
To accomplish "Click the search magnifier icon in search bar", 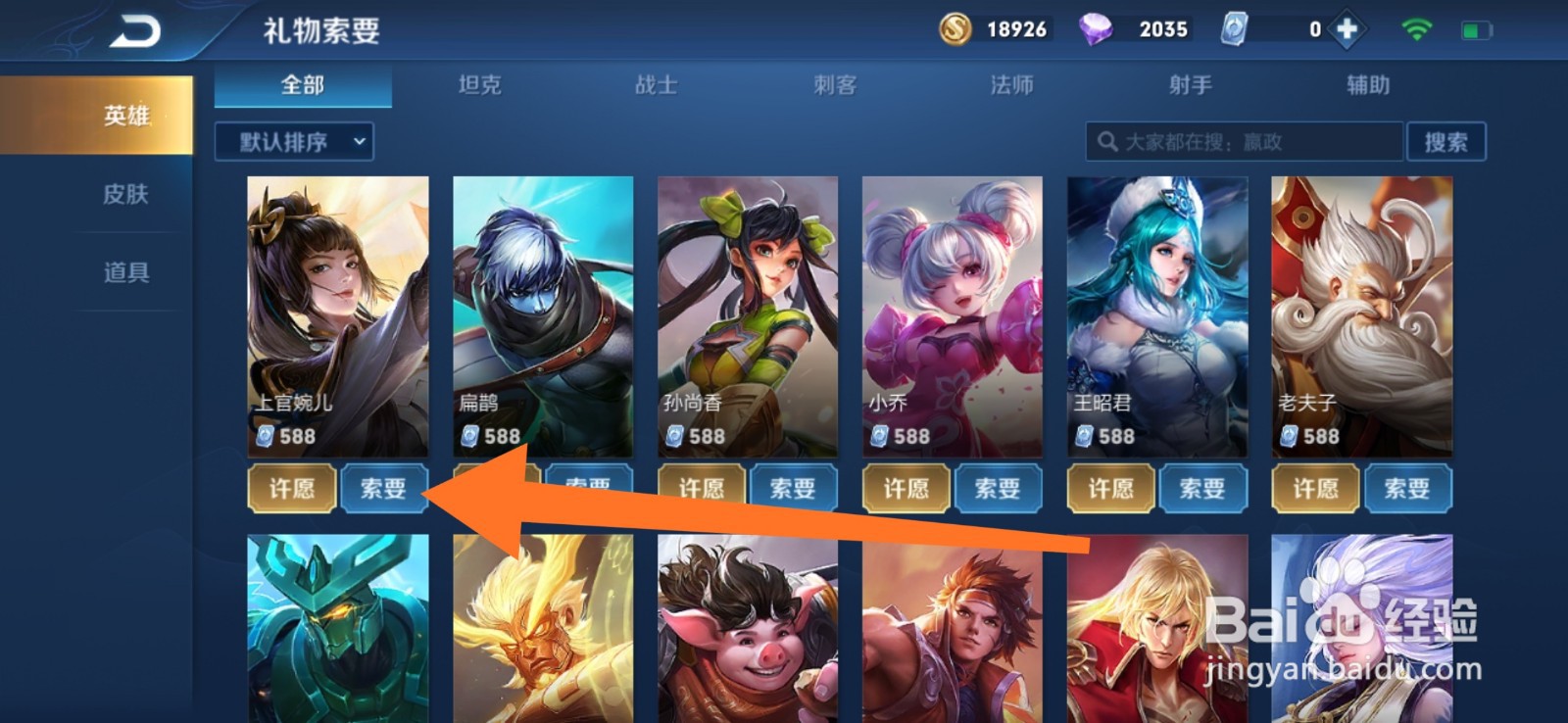I will point(1108,142).
